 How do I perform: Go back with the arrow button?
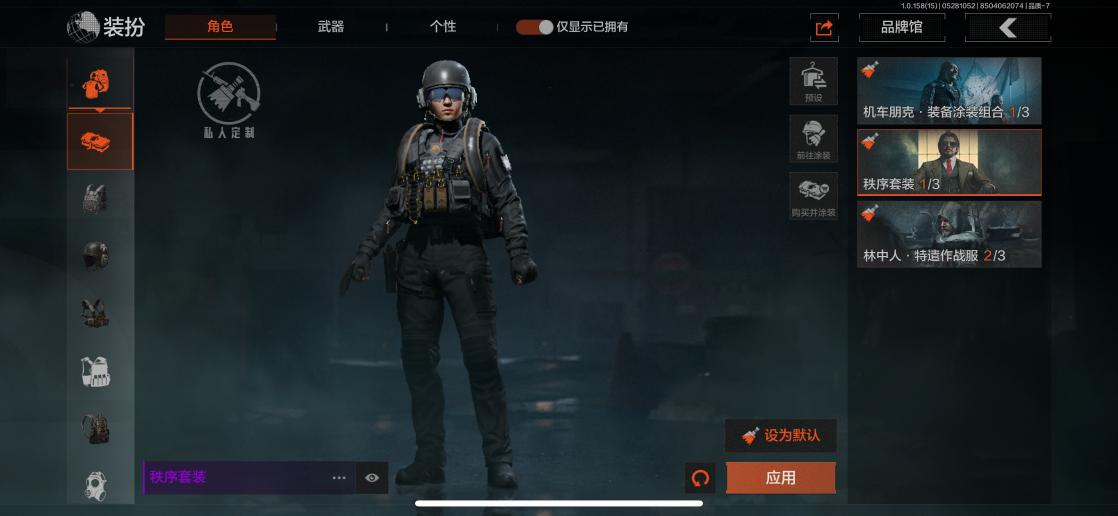point(1007,28)
